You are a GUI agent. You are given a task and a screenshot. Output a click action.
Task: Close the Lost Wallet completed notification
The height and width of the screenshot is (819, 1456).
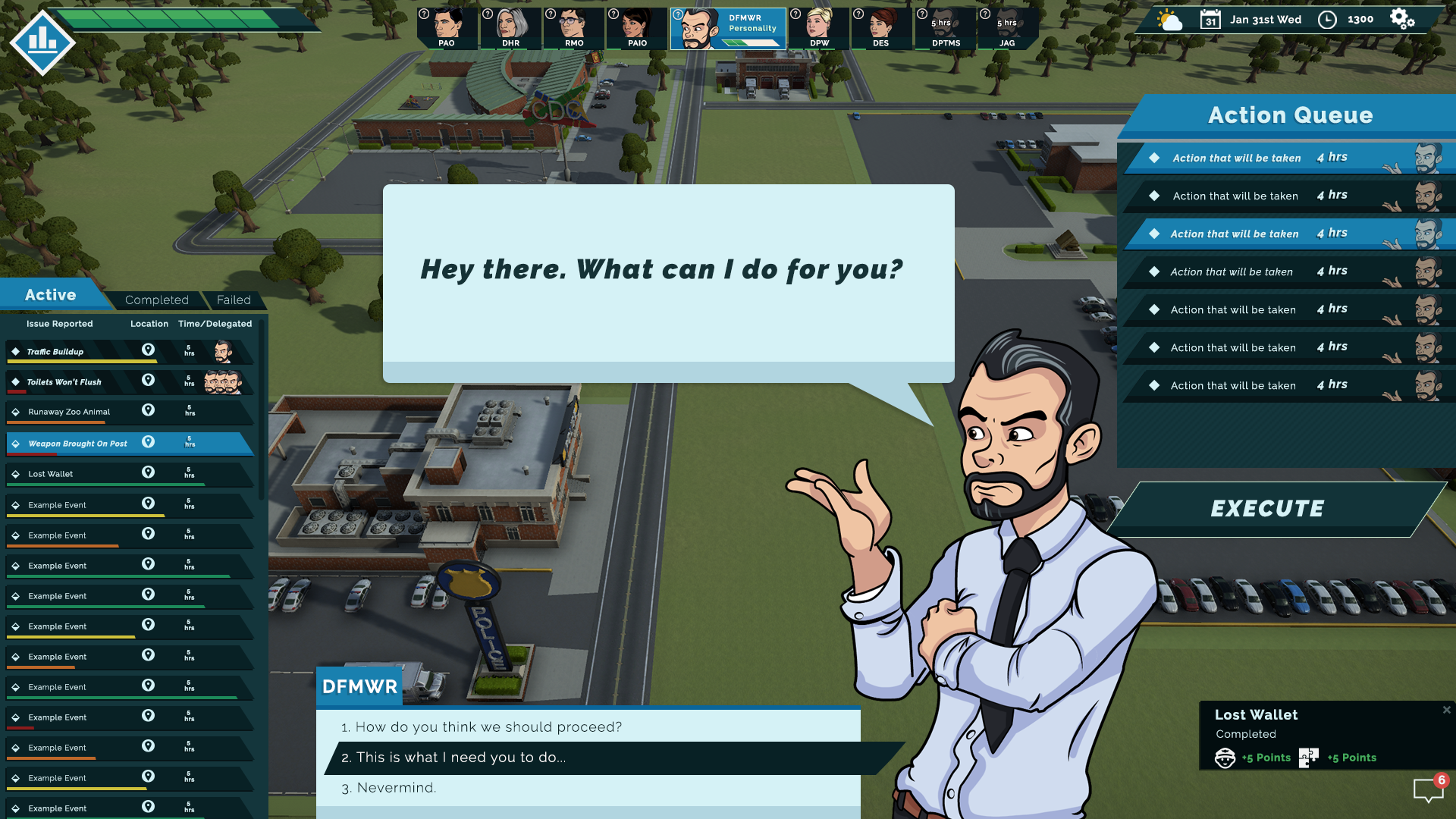click(x=1446, y=711)
